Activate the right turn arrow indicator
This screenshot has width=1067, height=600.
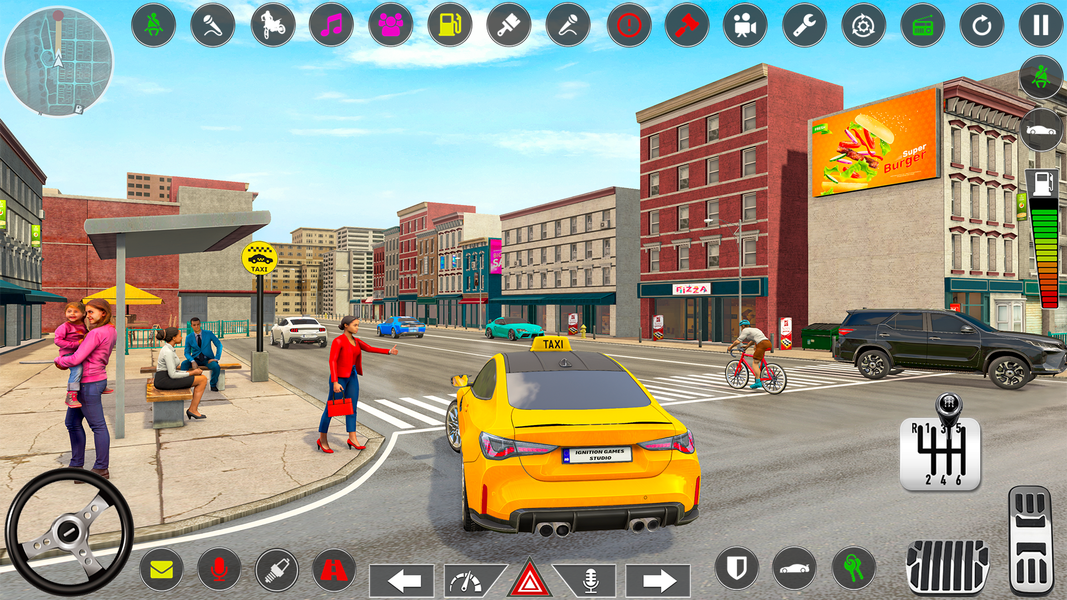pos(658,580)
